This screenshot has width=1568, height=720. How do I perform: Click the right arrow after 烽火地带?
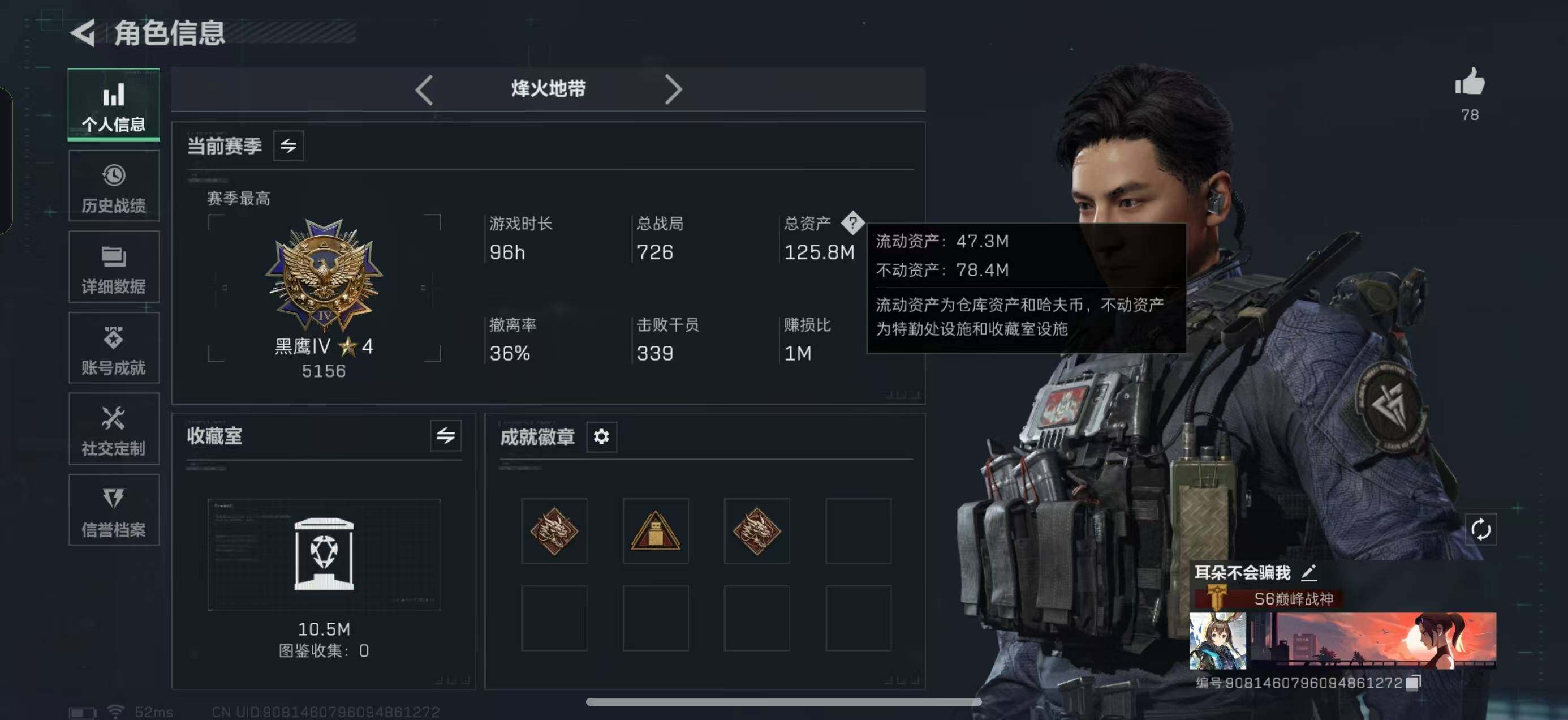[x=674, y=89]
